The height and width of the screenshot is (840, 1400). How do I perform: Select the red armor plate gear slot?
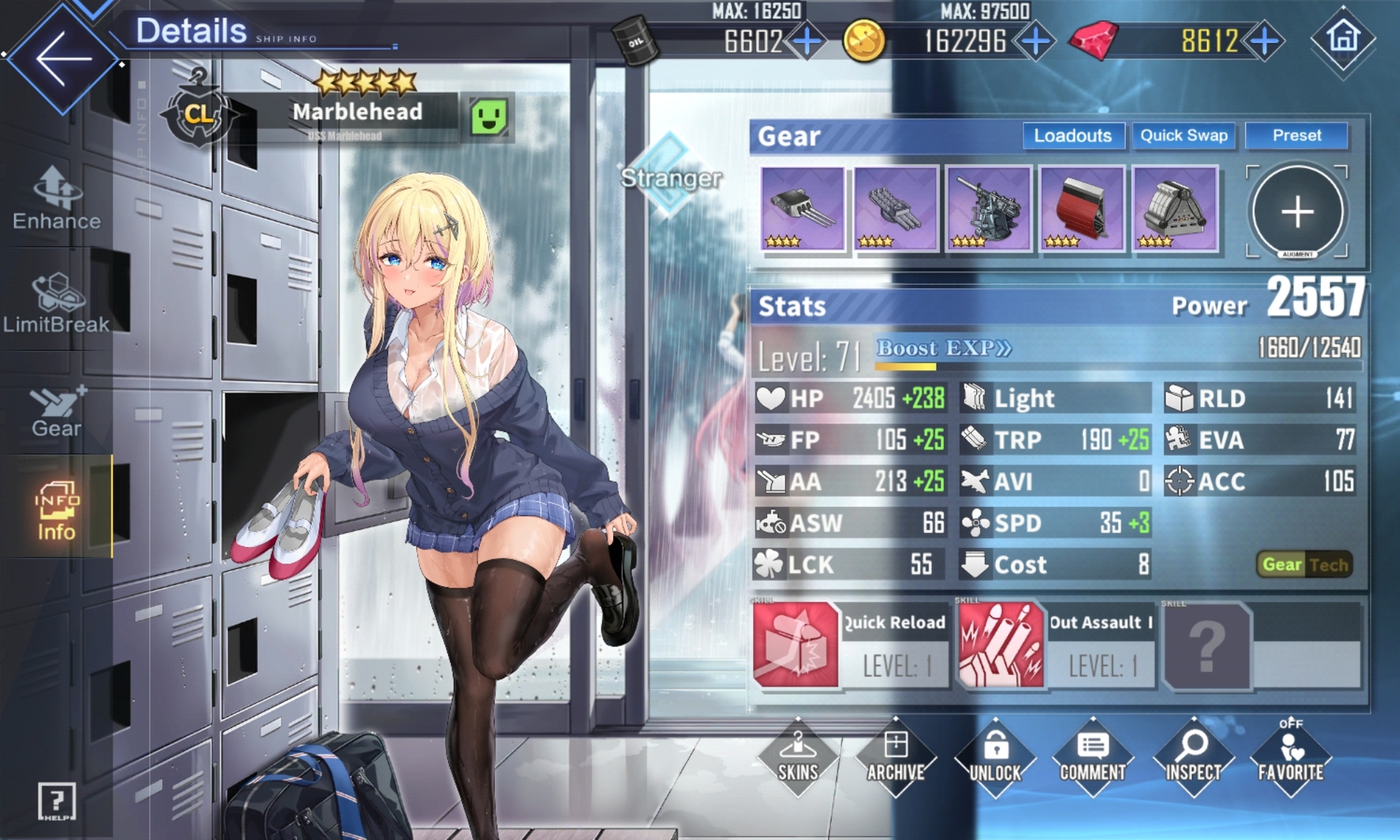(x=1081, y=209)
